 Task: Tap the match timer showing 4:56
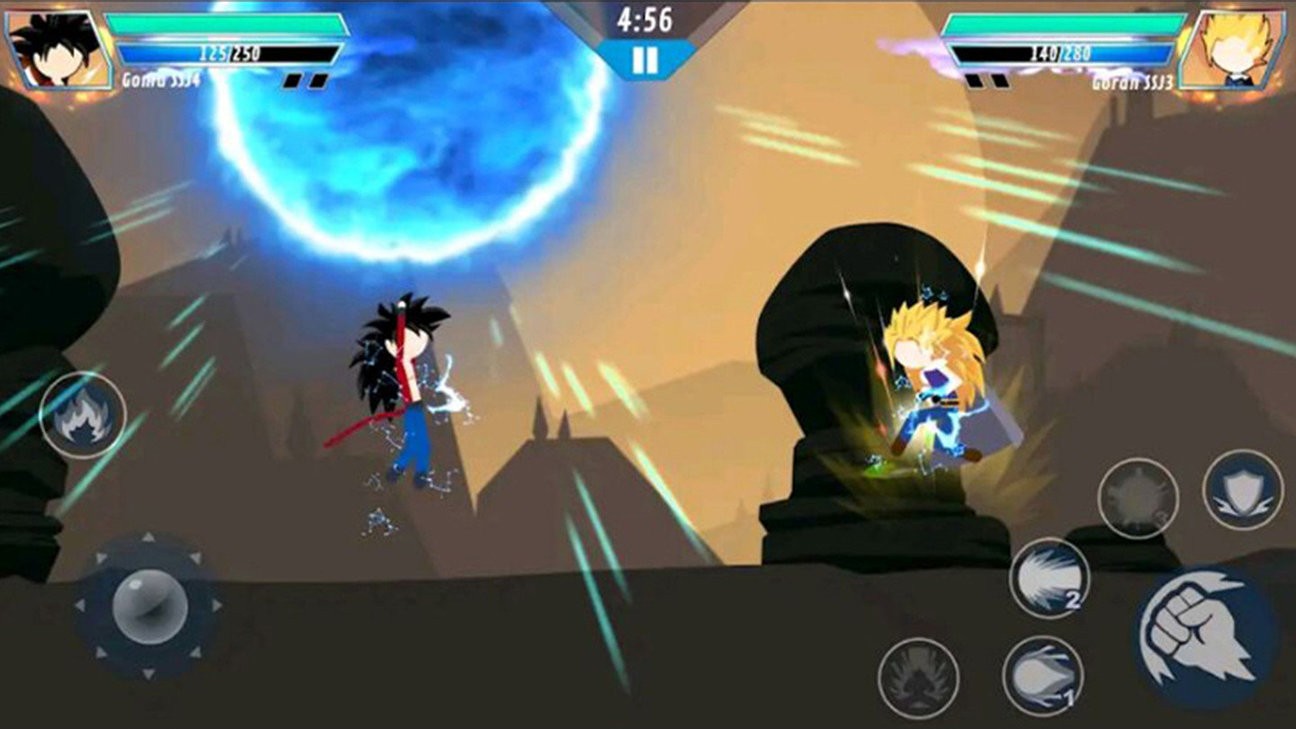pos(647,16)
